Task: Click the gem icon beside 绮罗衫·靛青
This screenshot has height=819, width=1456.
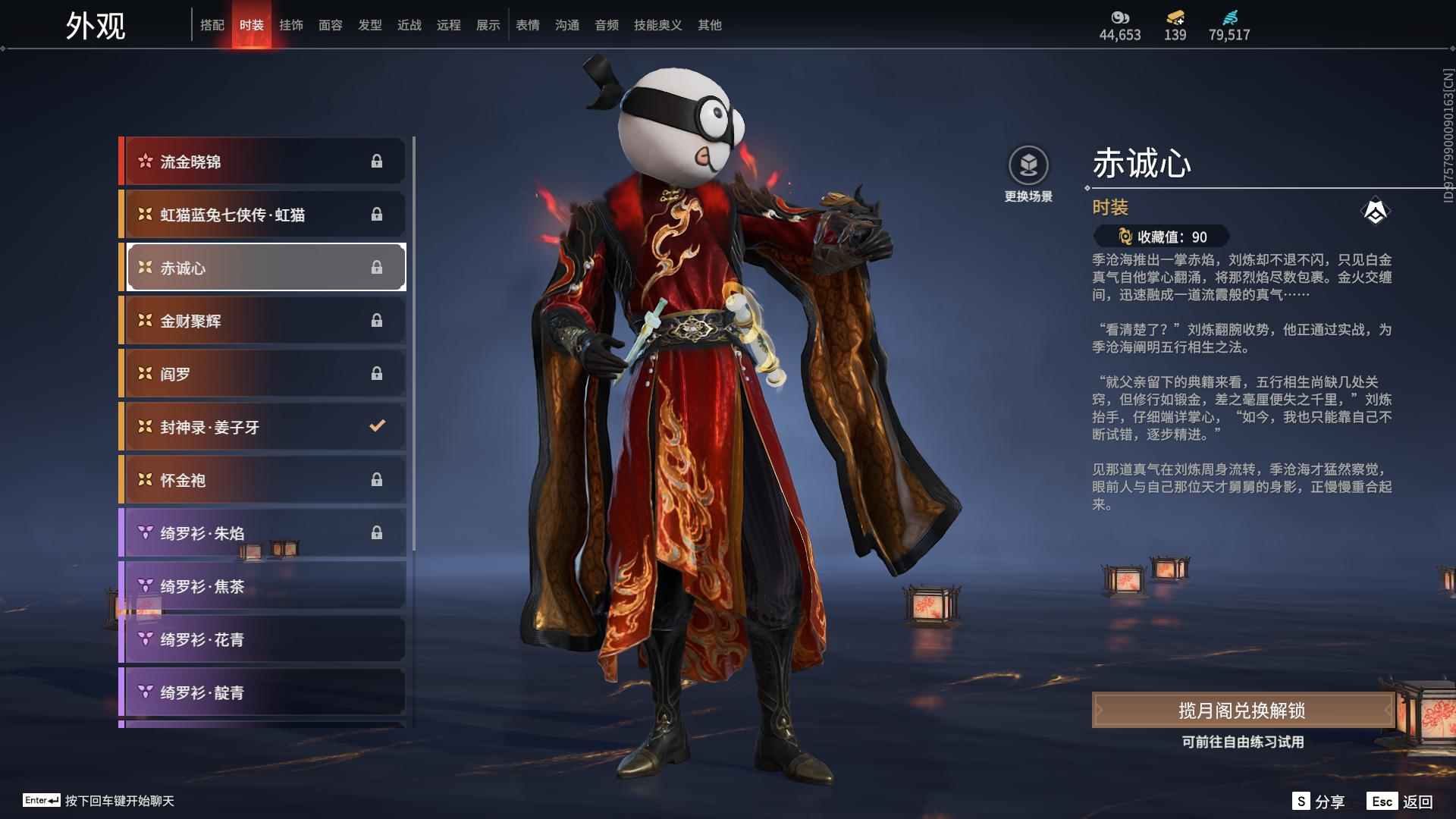Action: point(144,692)
